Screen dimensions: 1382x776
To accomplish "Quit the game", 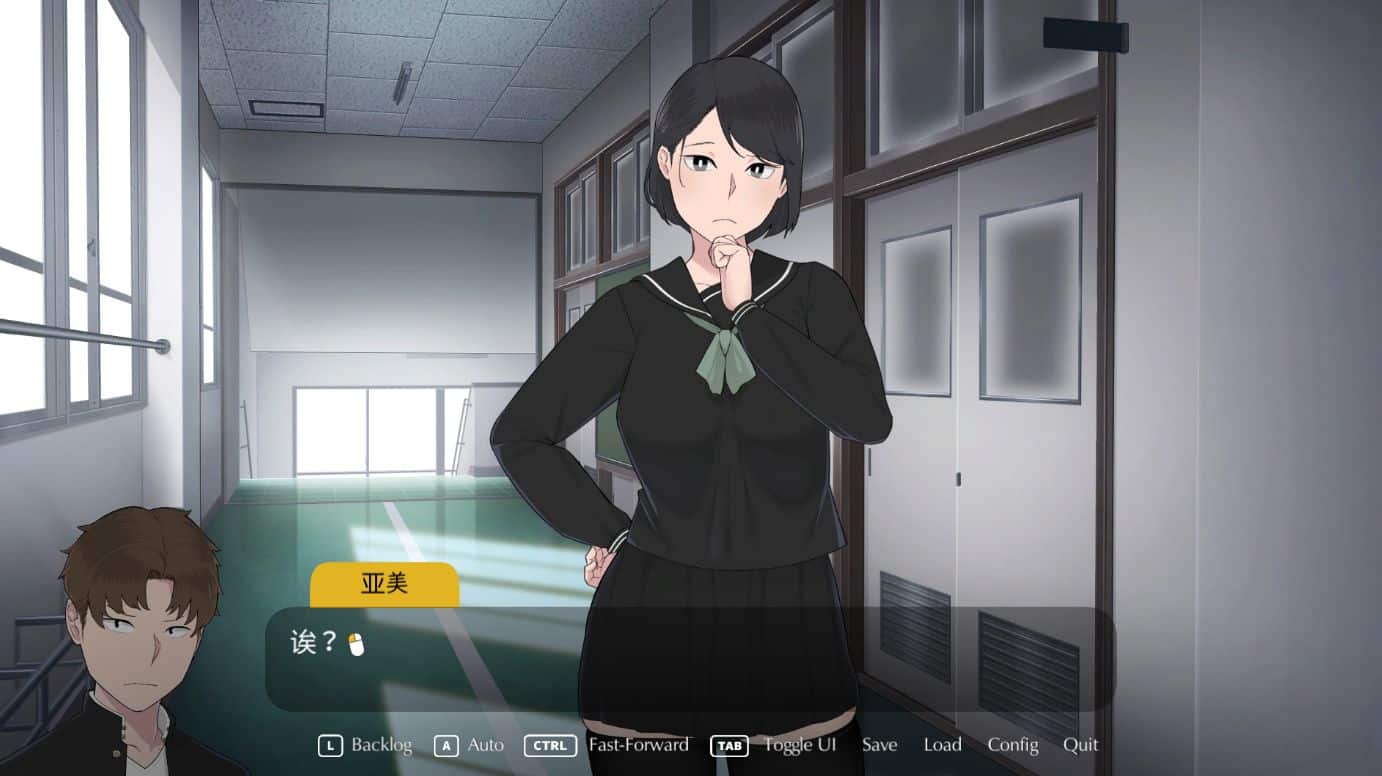I will 1080,745.
